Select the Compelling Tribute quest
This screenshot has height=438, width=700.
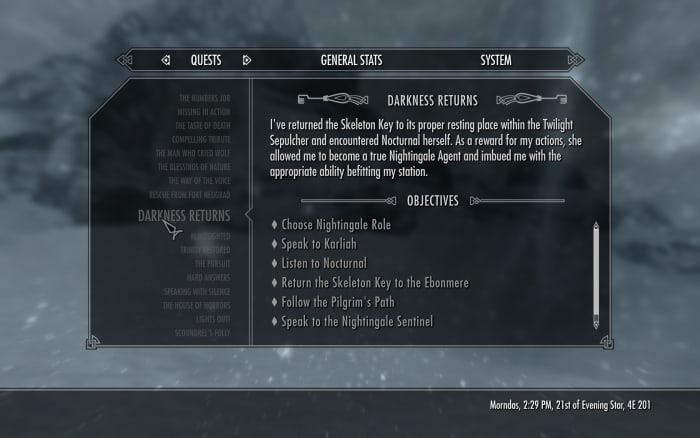(198, 140)
